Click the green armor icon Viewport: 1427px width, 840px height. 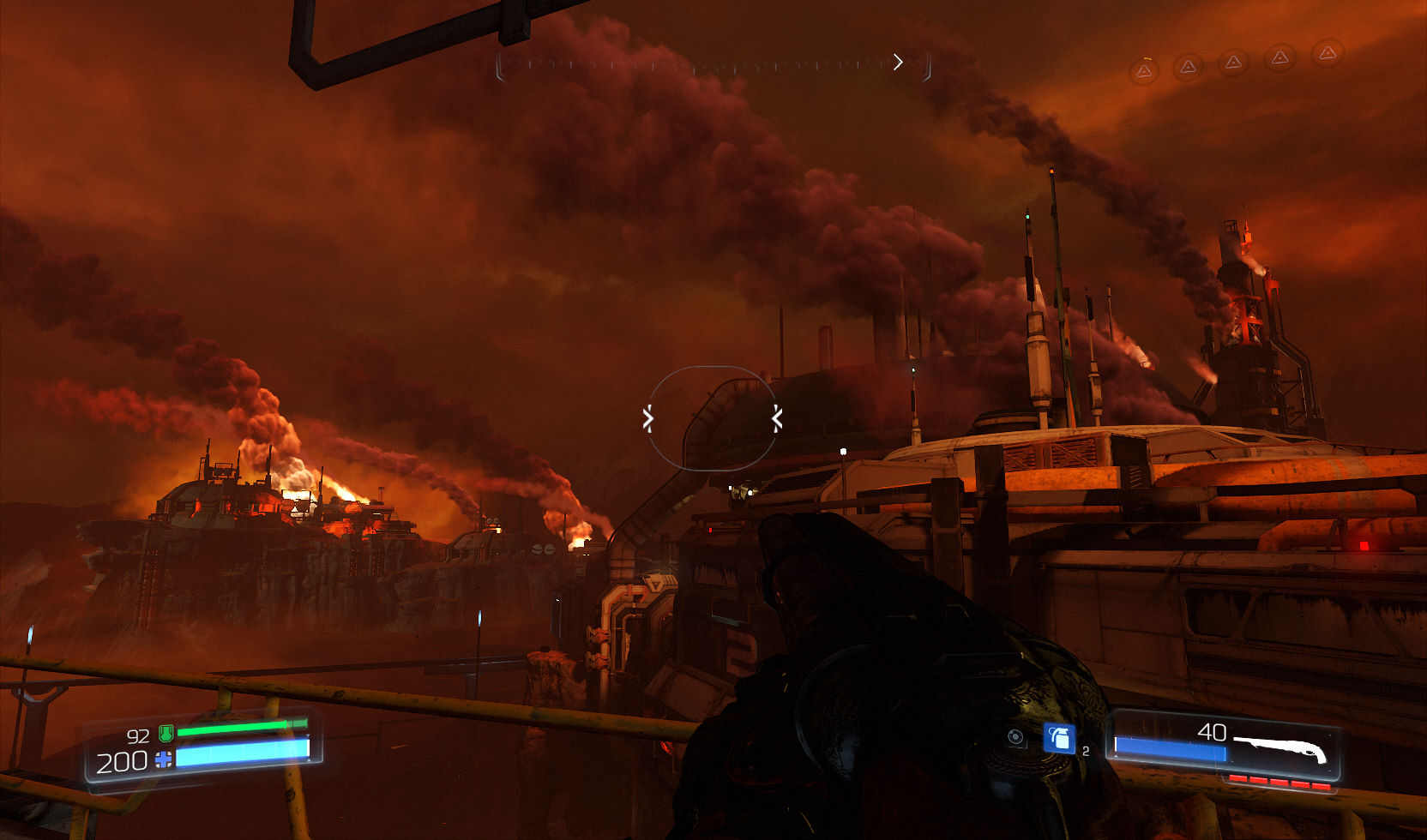point(166,733)
